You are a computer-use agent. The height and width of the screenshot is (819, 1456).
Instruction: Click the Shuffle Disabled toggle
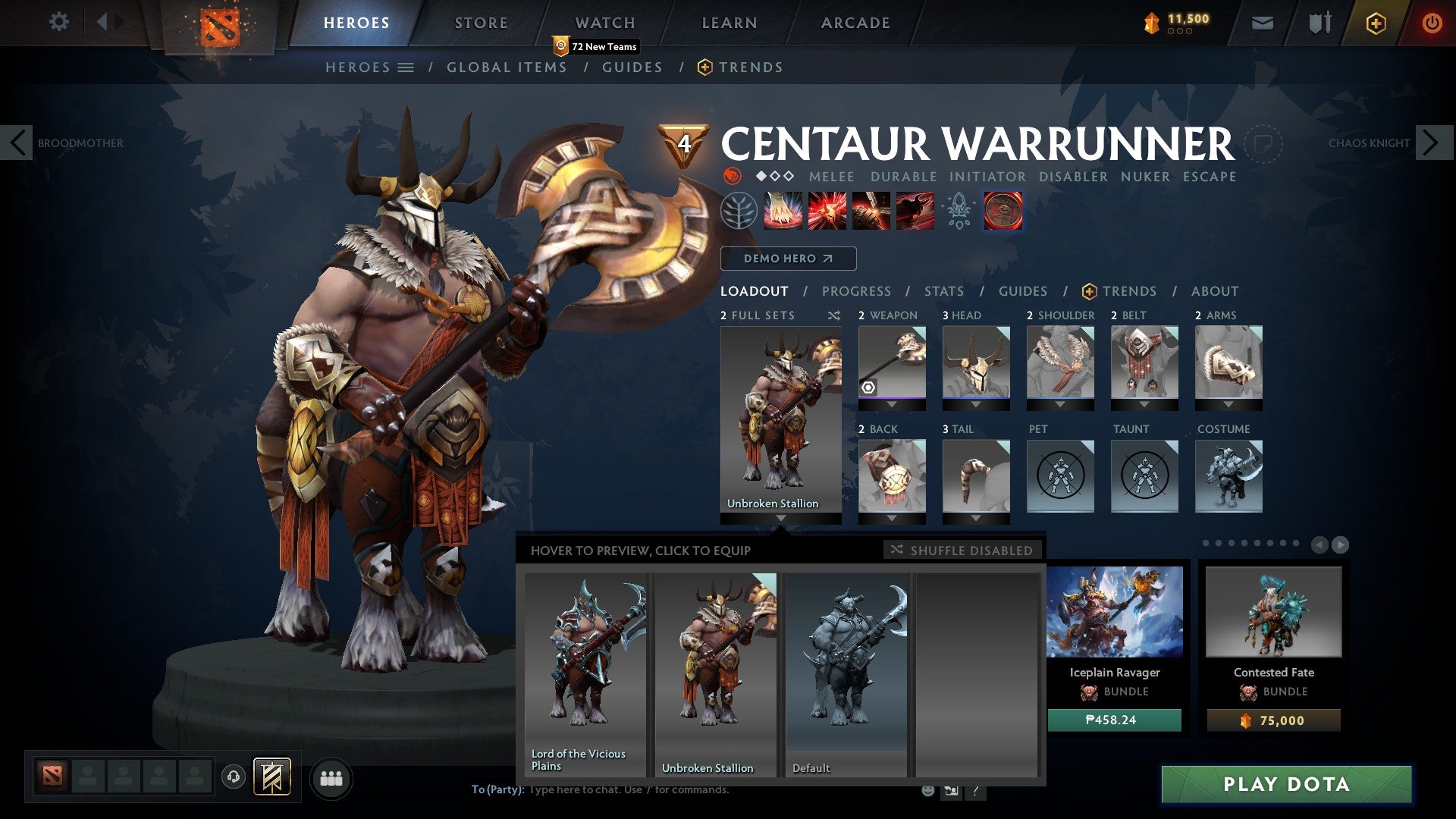[x=962, y=551]
